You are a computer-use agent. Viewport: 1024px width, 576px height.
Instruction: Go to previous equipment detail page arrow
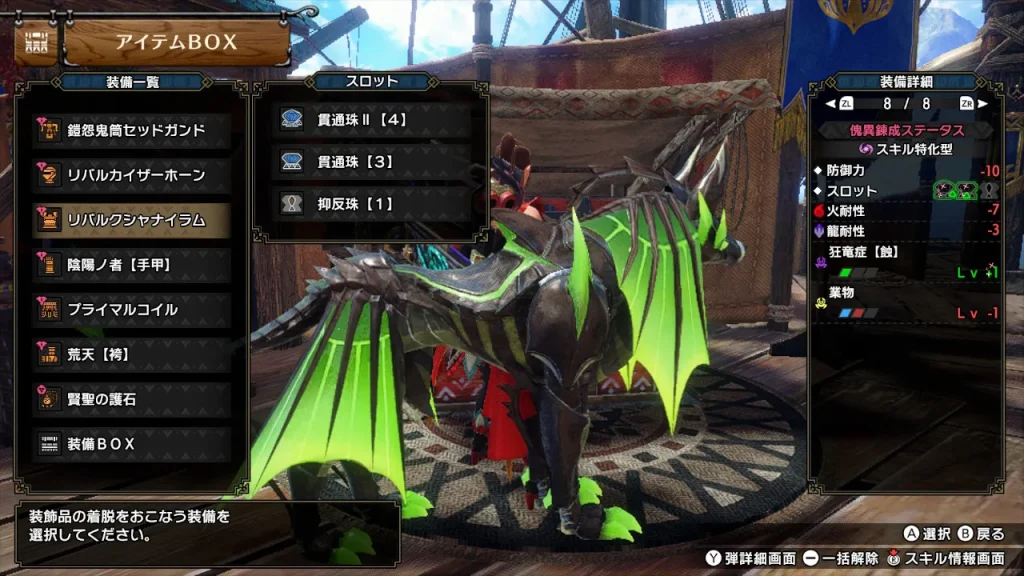pos(830,103)
